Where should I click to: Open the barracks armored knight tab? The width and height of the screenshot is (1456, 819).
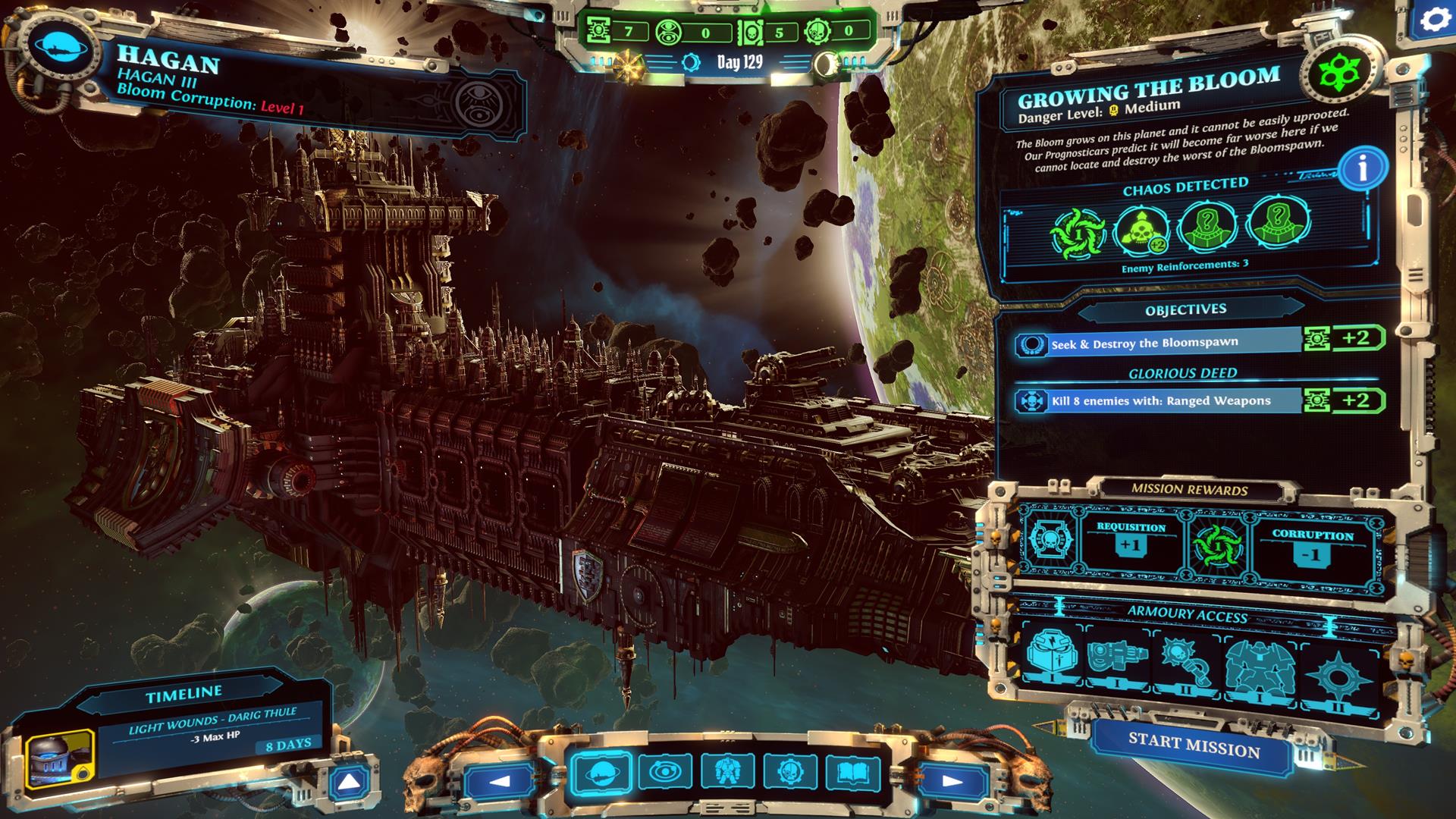727,774
